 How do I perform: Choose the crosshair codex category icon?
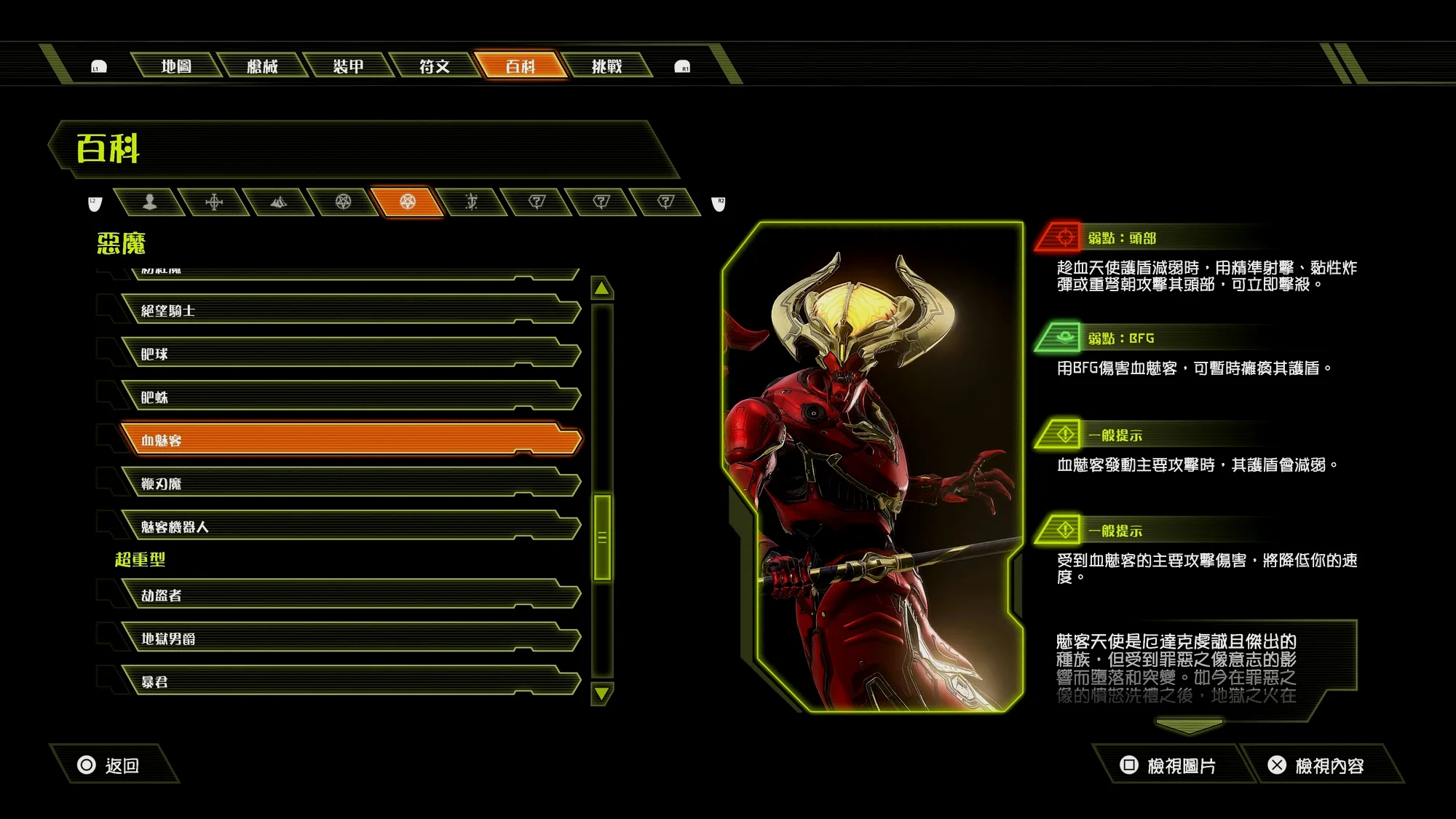pos(214,202)
